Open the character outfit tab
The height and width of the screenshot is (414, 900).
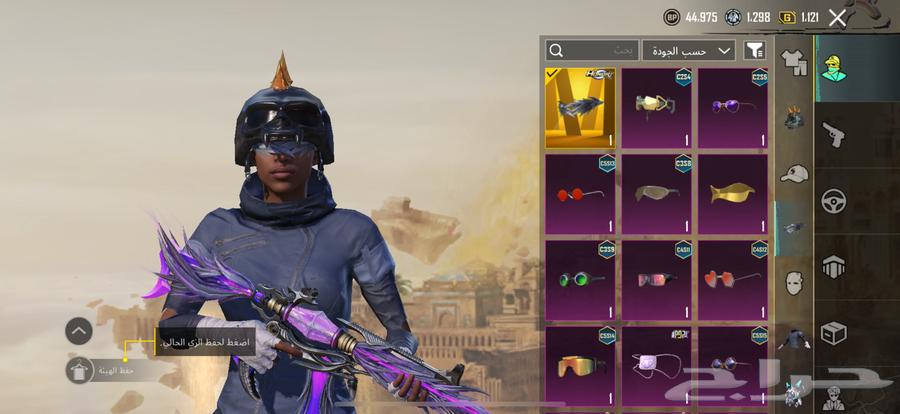(x=833, y=68)
